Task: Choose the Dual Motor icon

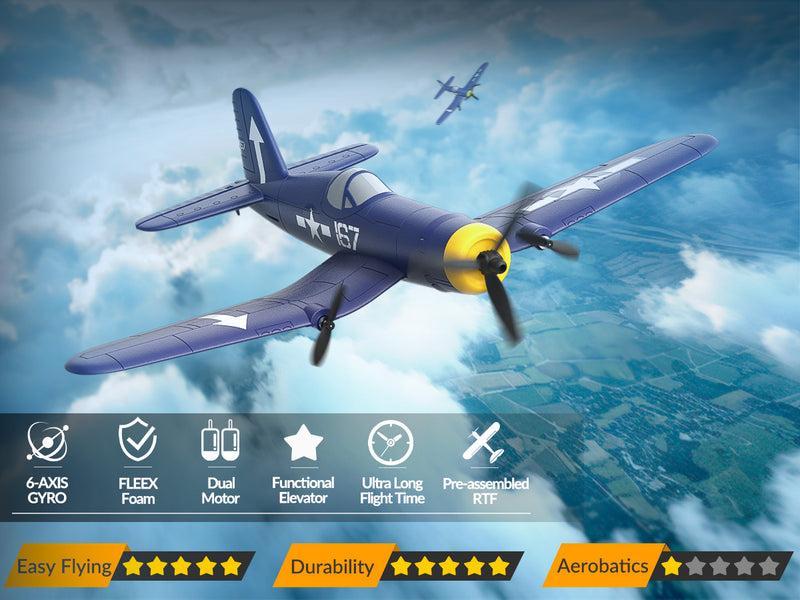Action: (x=220, y=441)
